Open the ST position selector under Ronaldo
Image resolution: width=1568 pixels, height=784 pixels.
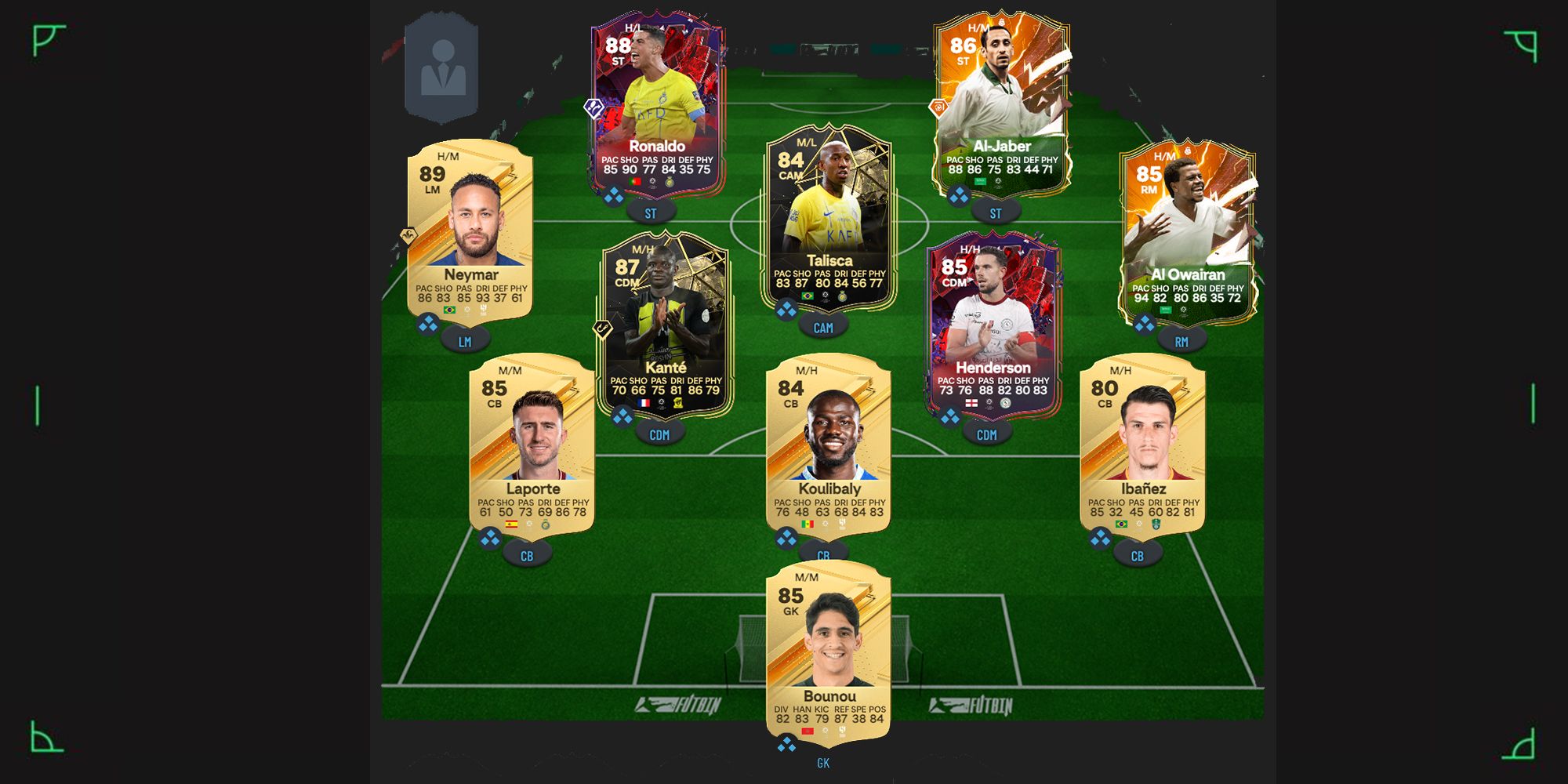click(652, 210)
